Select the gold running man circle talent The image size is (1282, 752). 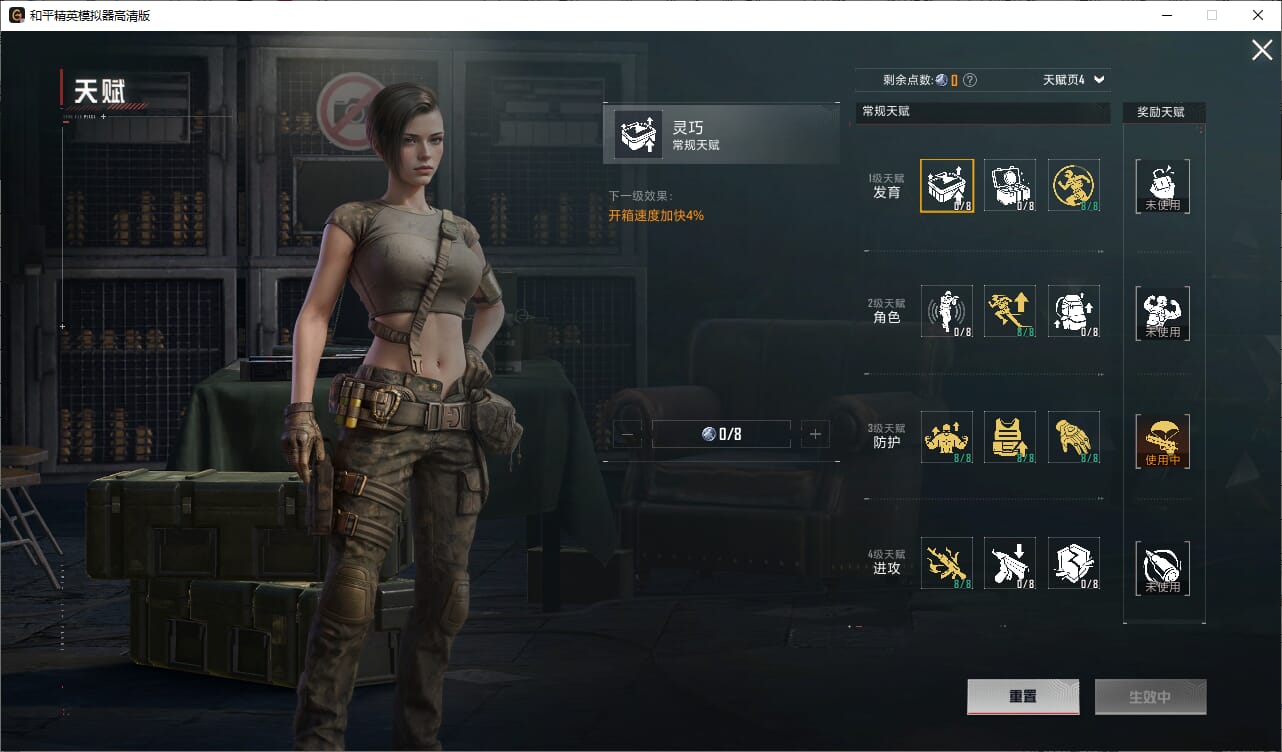[x=1074, y=185]
